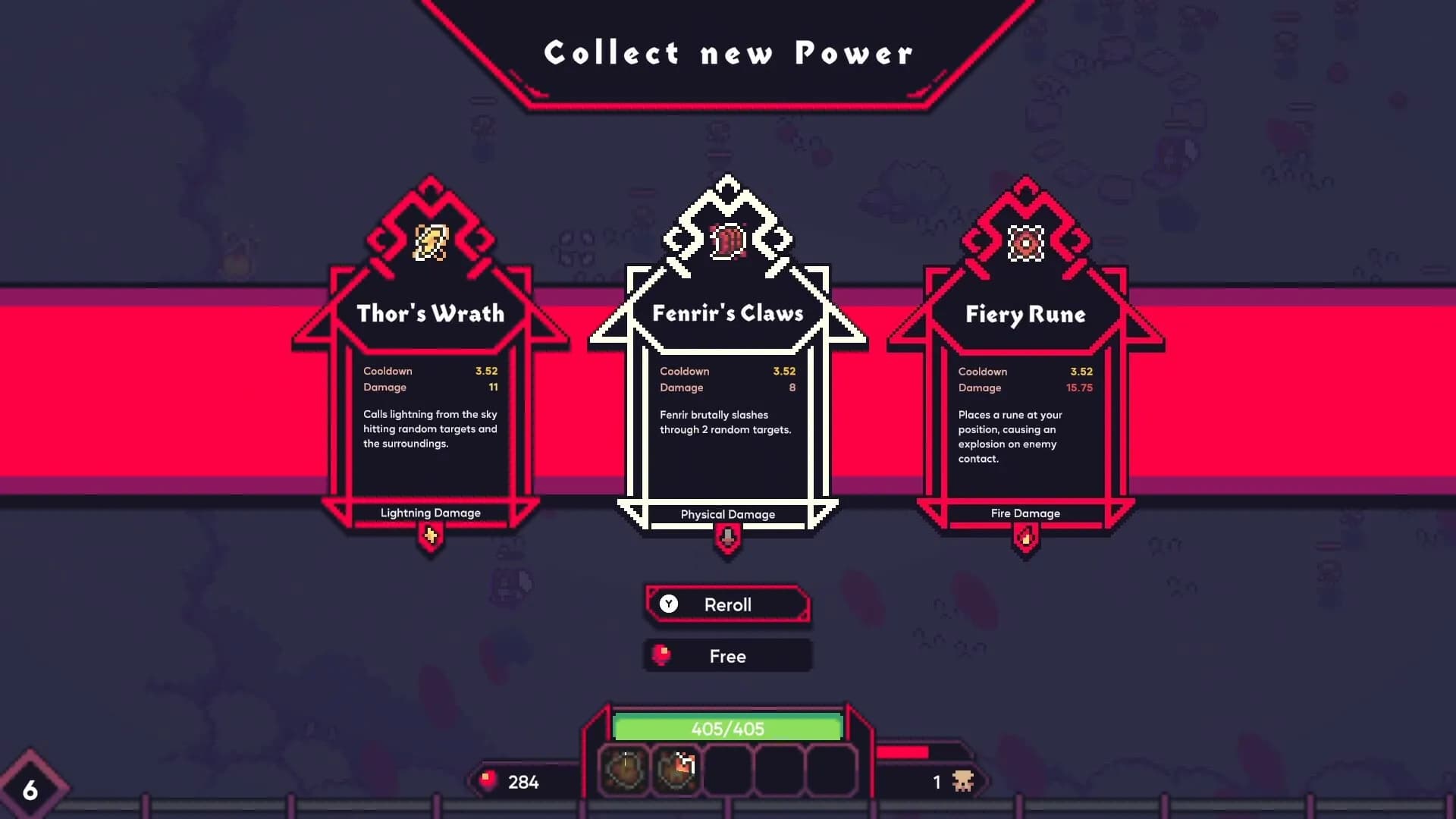The image size is (1456, 819).
Task: Click the Free cost label
Action: (728, 655)
